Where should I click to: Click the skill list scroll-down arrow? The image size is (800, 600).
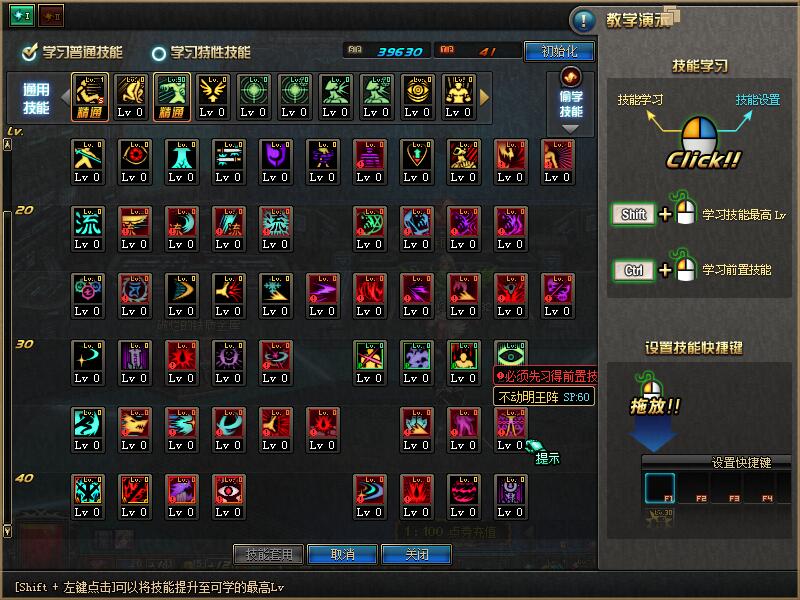[x=9, y=530]
